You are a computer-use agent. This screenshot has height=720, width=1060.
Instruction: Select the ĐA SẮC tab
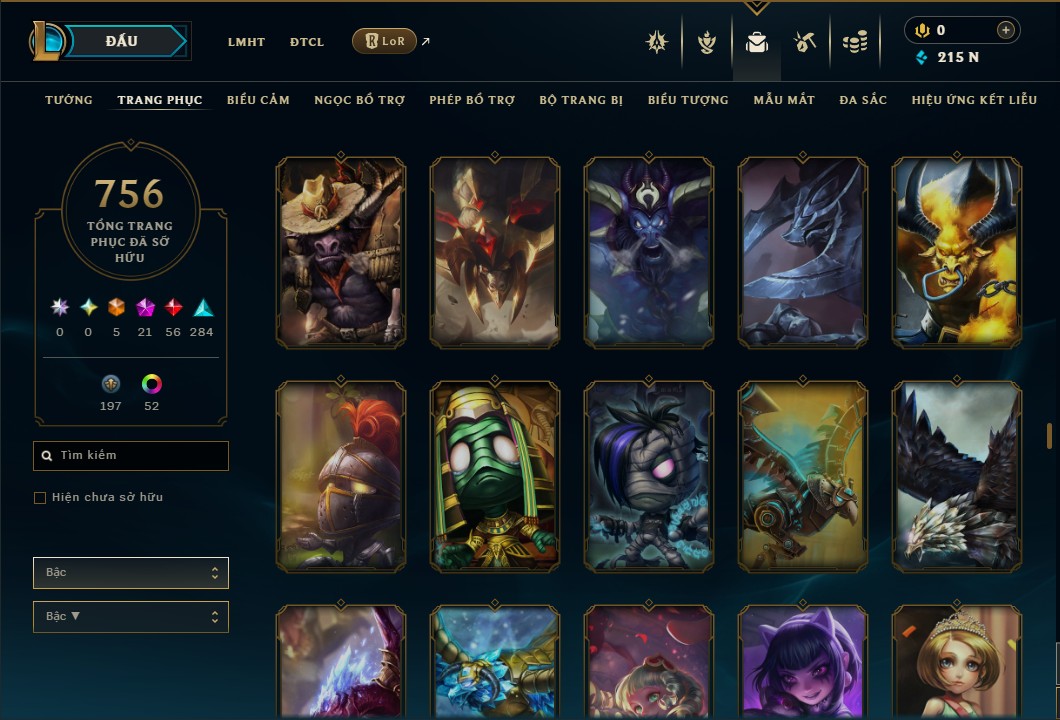(x=863, y=100)
